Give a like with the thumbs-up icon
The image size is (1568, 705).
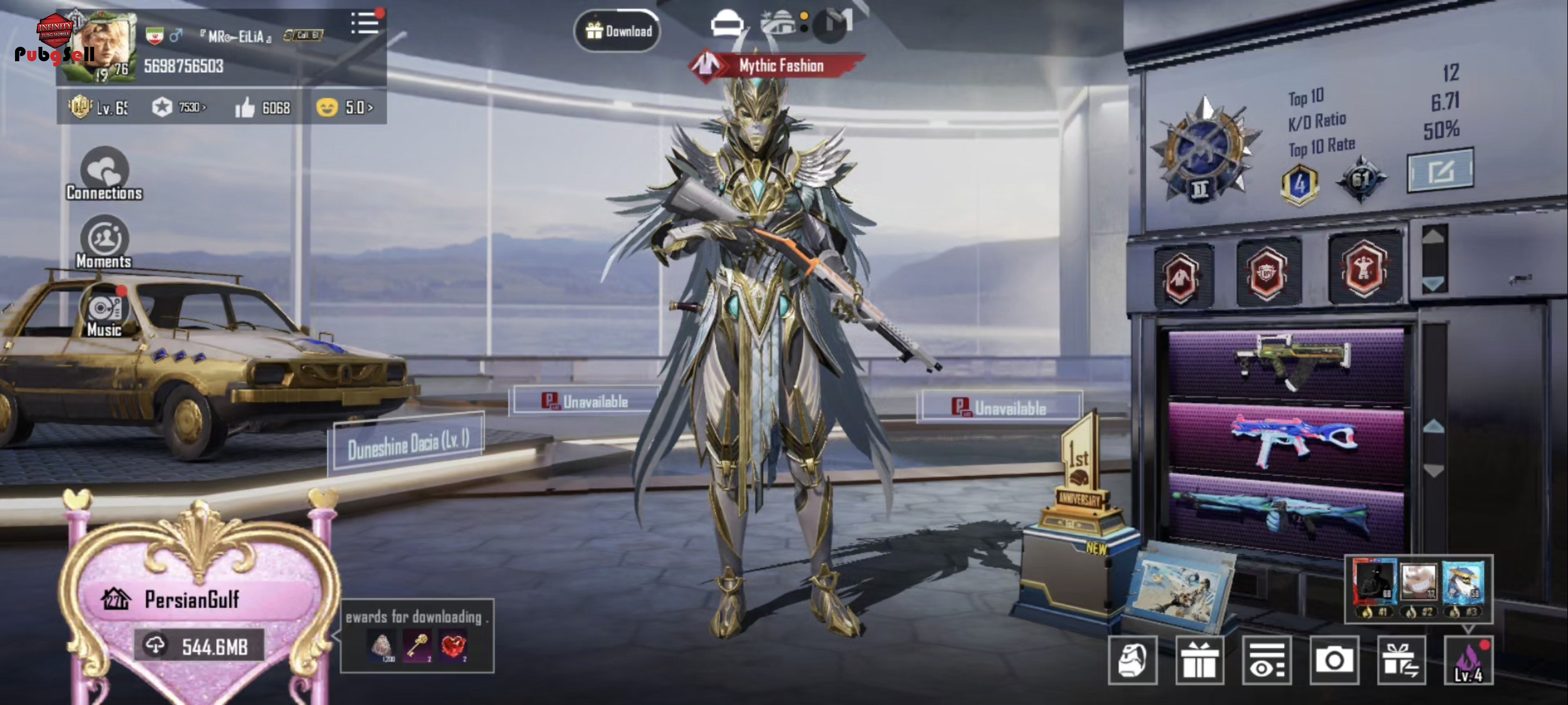pos(245,107)
